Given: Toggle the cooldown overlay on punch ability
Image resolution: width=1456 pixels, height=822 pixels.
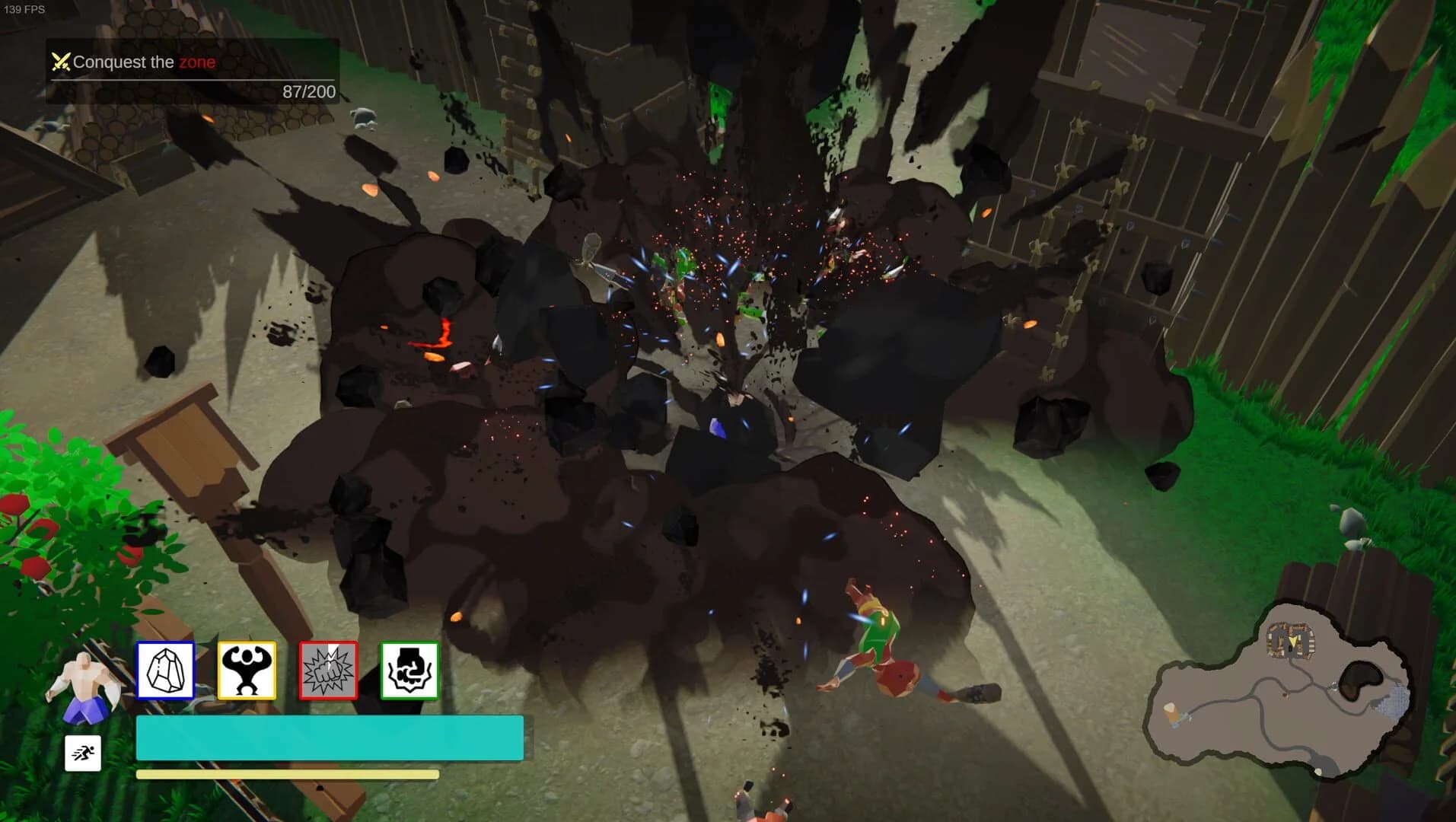Looking at the screenshot, I should click(329, 670).
